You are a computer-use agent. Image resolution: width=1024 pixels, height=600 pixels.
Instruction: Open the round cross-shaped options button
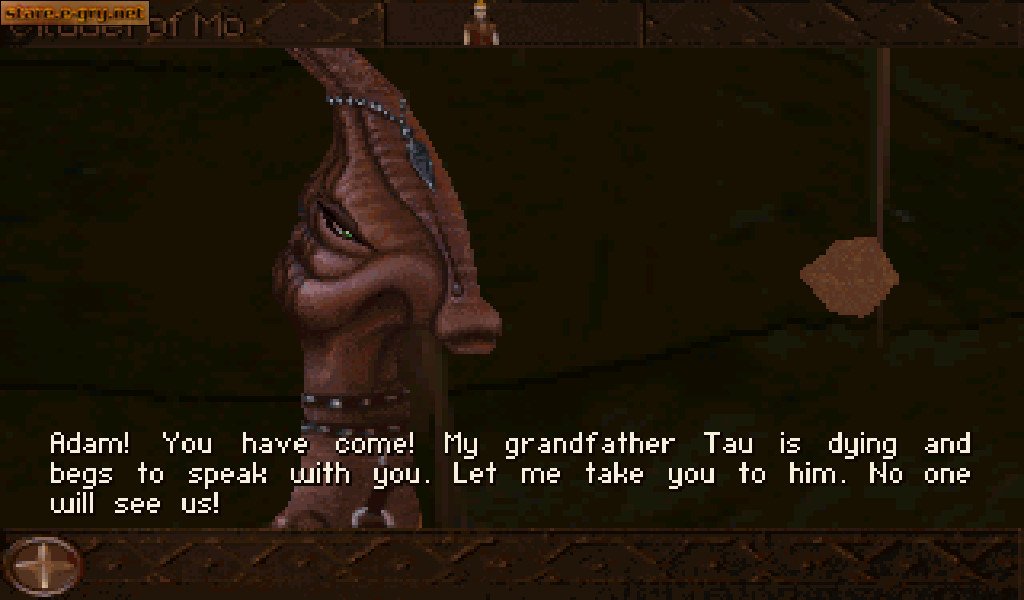[x=43, y=566]
